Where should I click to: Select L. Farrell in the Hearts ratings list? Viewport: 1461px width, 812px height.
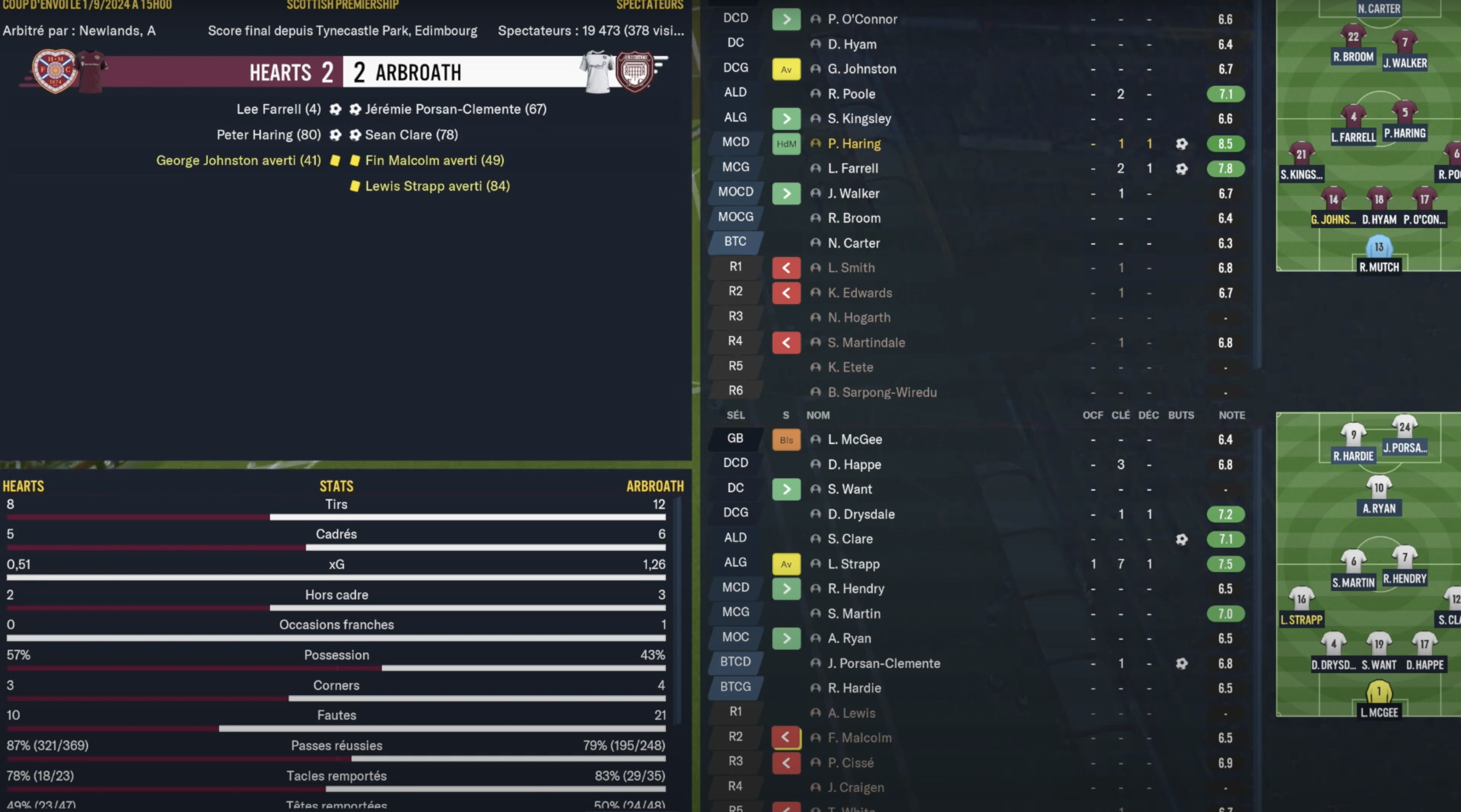pos(852,168)
